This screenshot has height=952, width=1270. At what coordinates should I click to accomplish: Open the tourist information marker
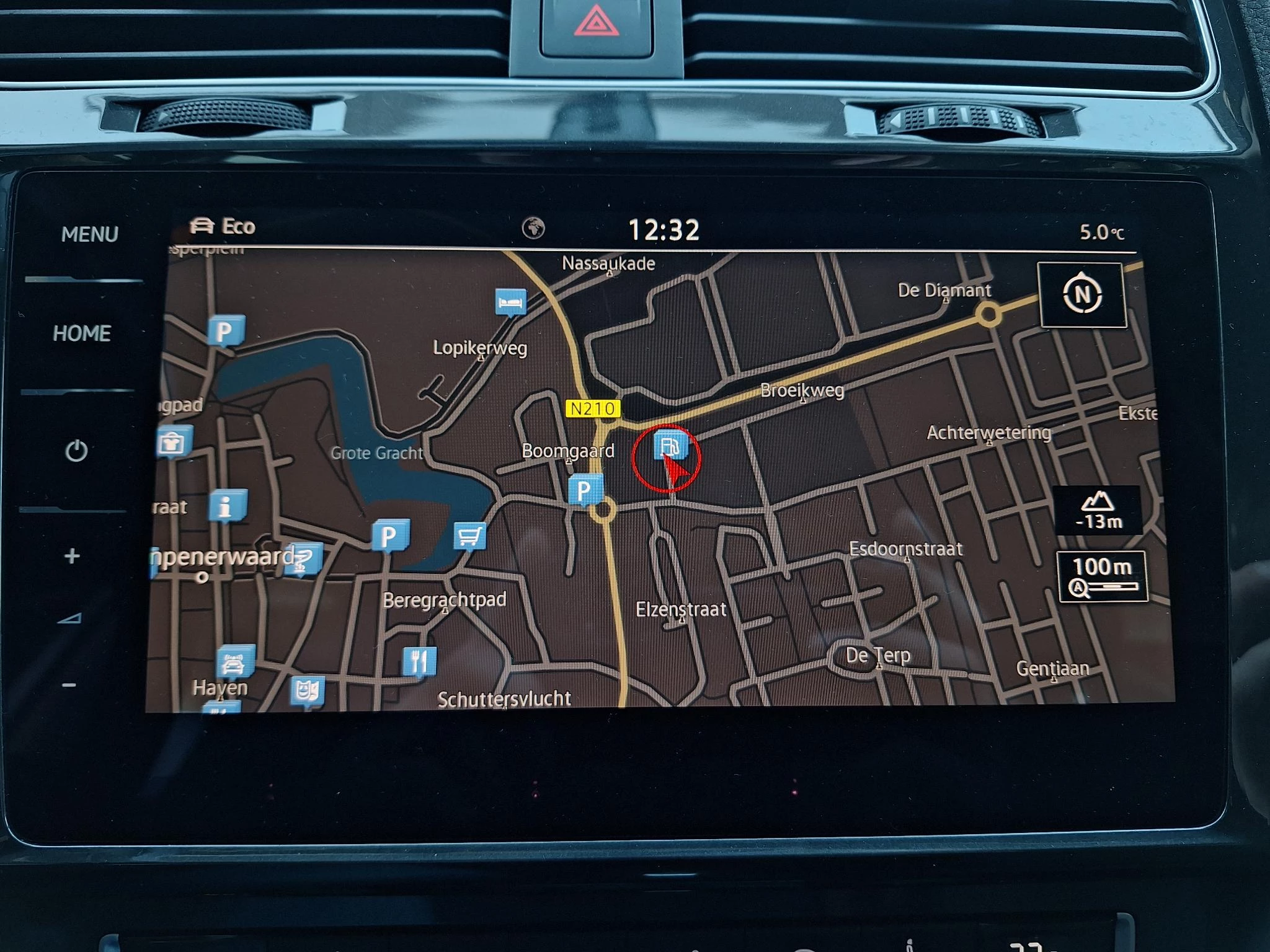tap(228, 505)
